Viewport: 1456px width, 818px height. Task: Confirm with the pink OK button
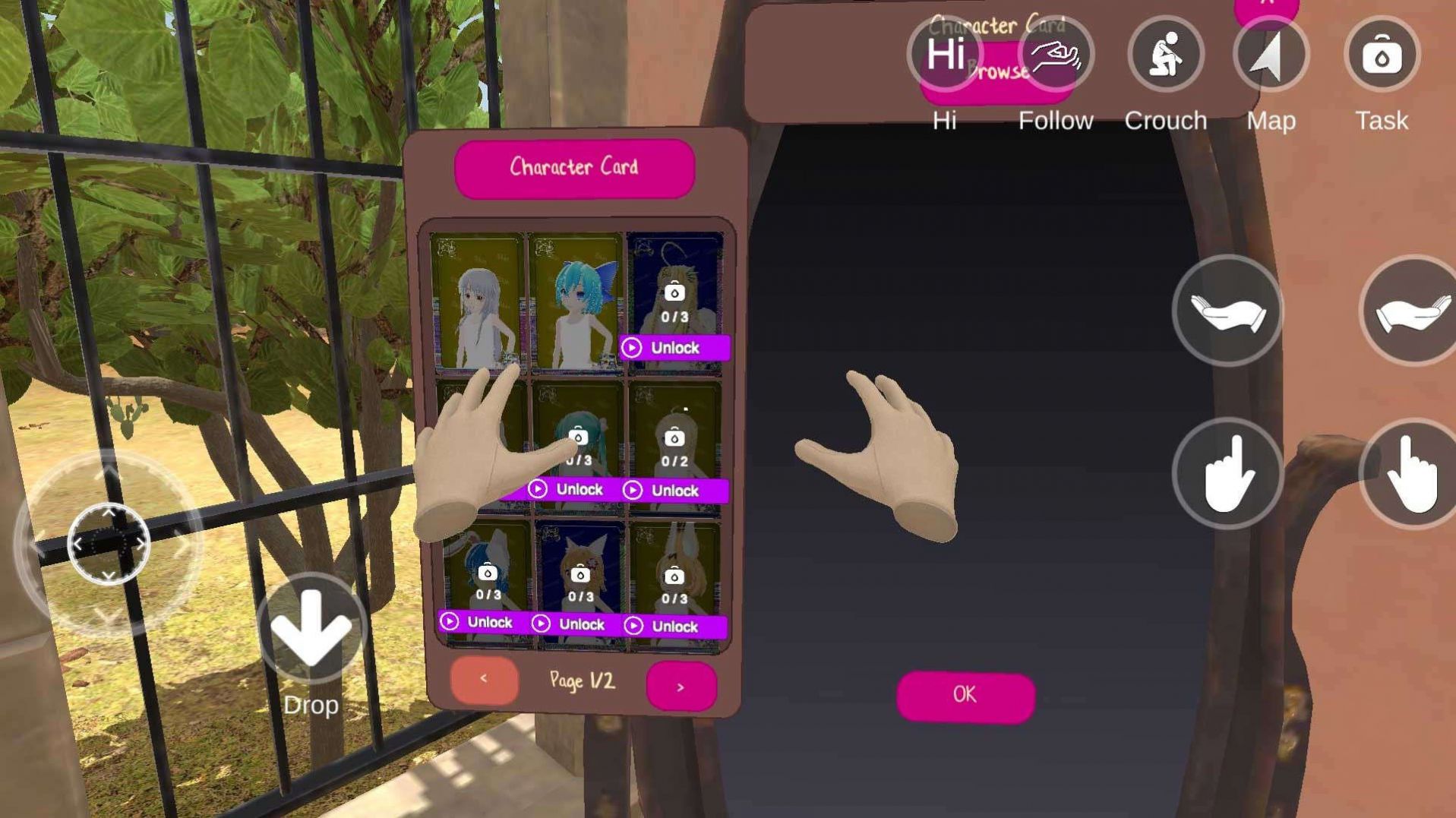tap(965, 695)
